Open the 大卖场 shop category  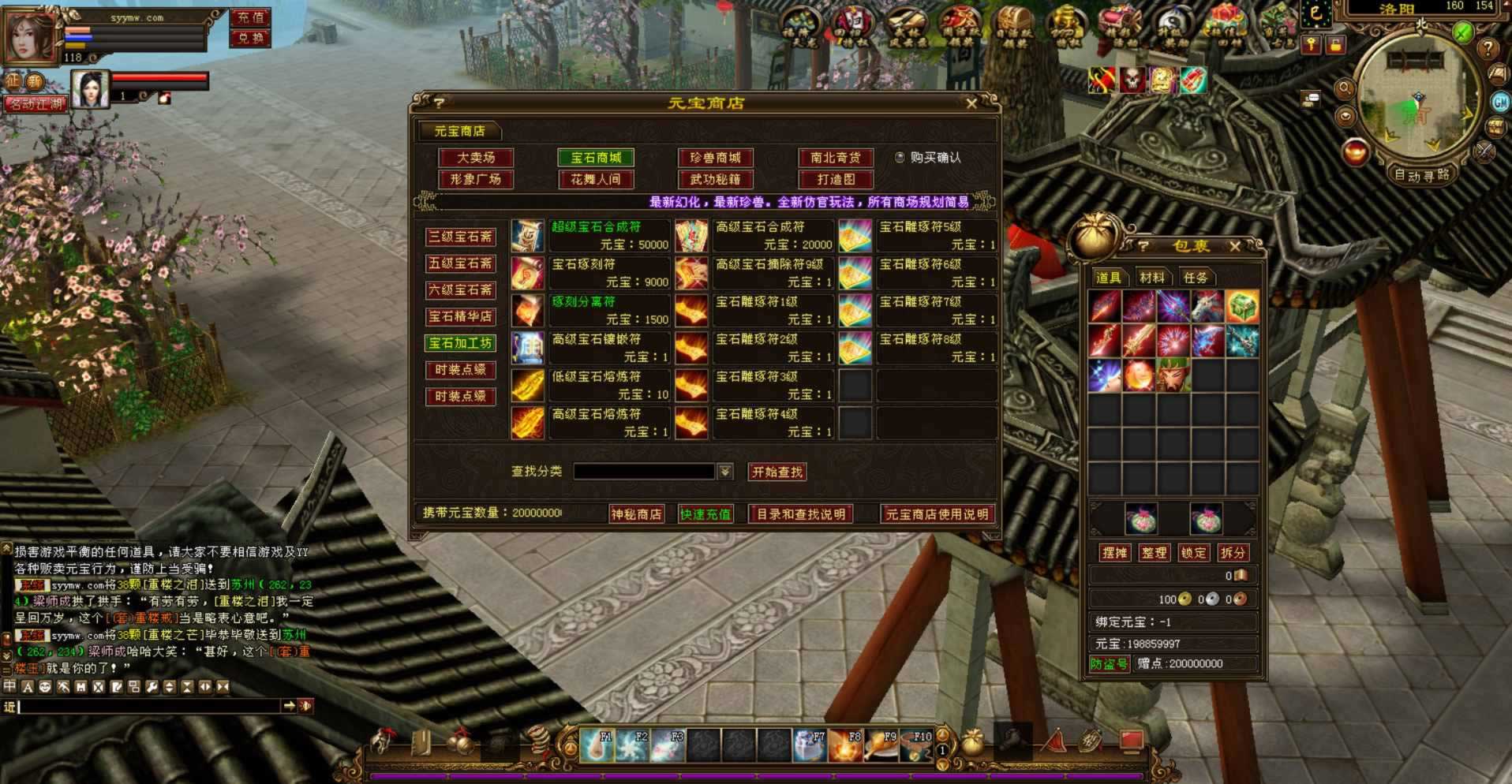coord(476,158)
